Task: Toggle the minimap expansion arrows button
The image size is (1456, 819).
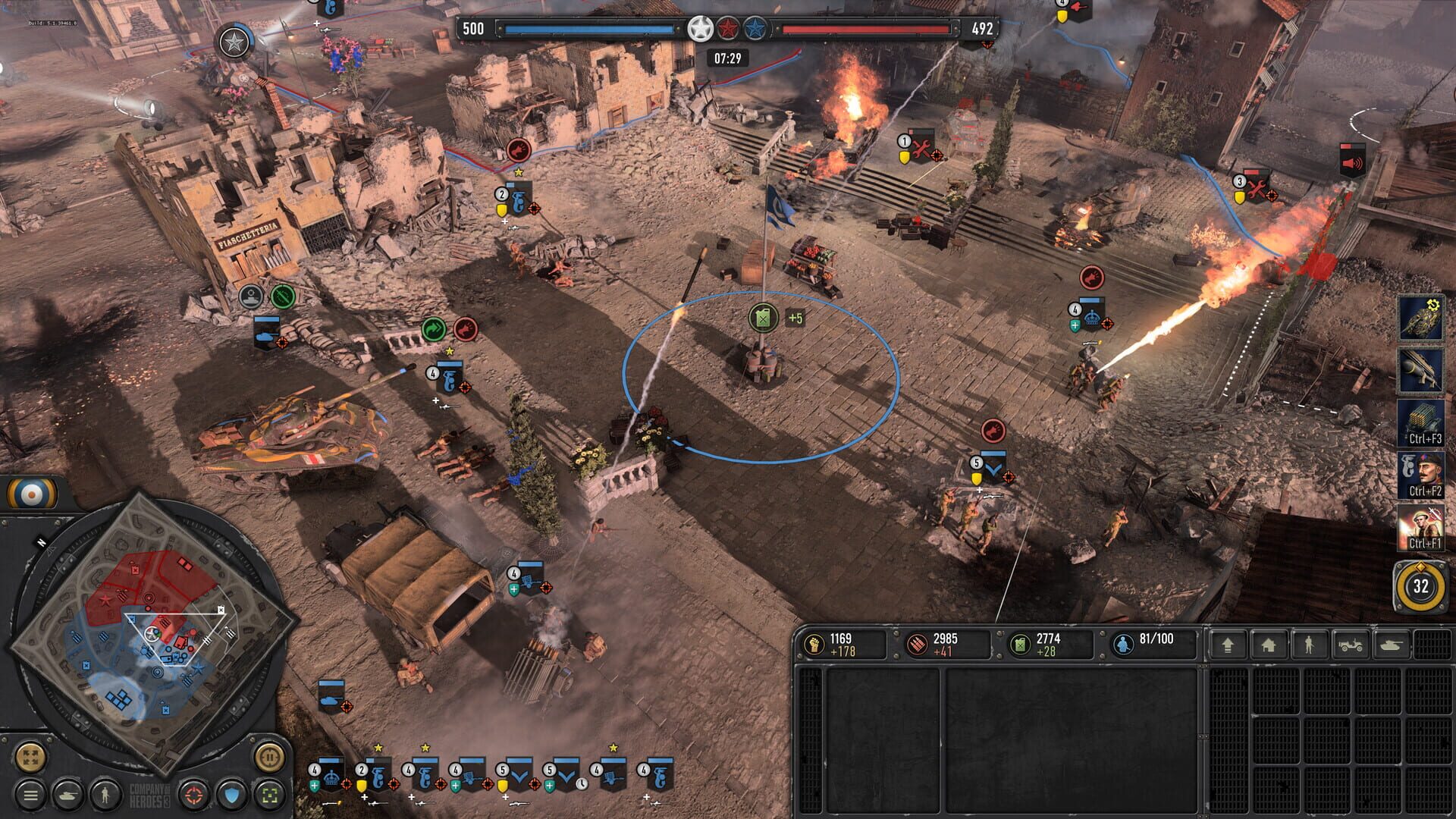Action: 30,758
